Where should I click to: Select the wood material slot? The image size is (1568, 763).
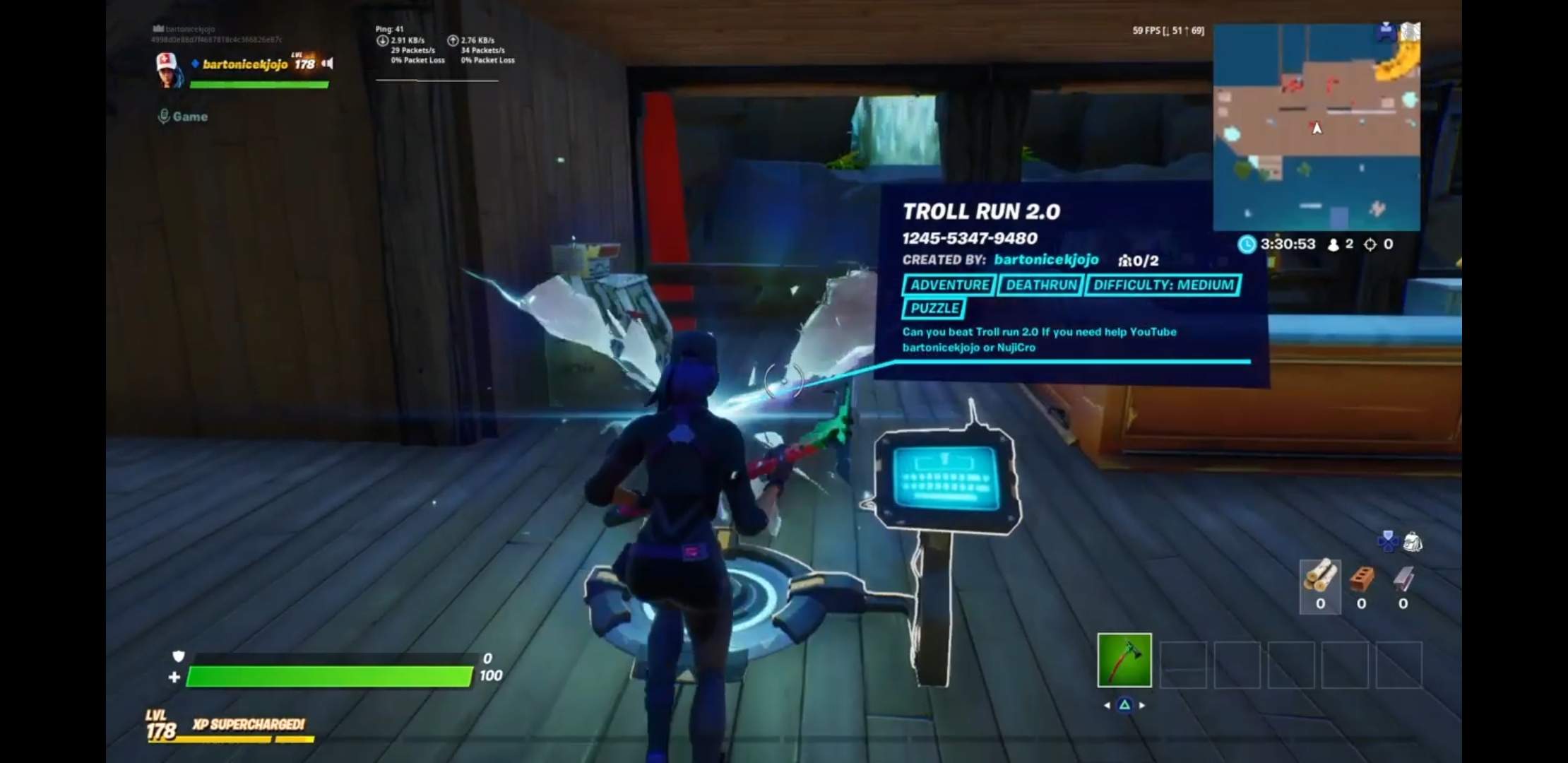click(1319, 585)
